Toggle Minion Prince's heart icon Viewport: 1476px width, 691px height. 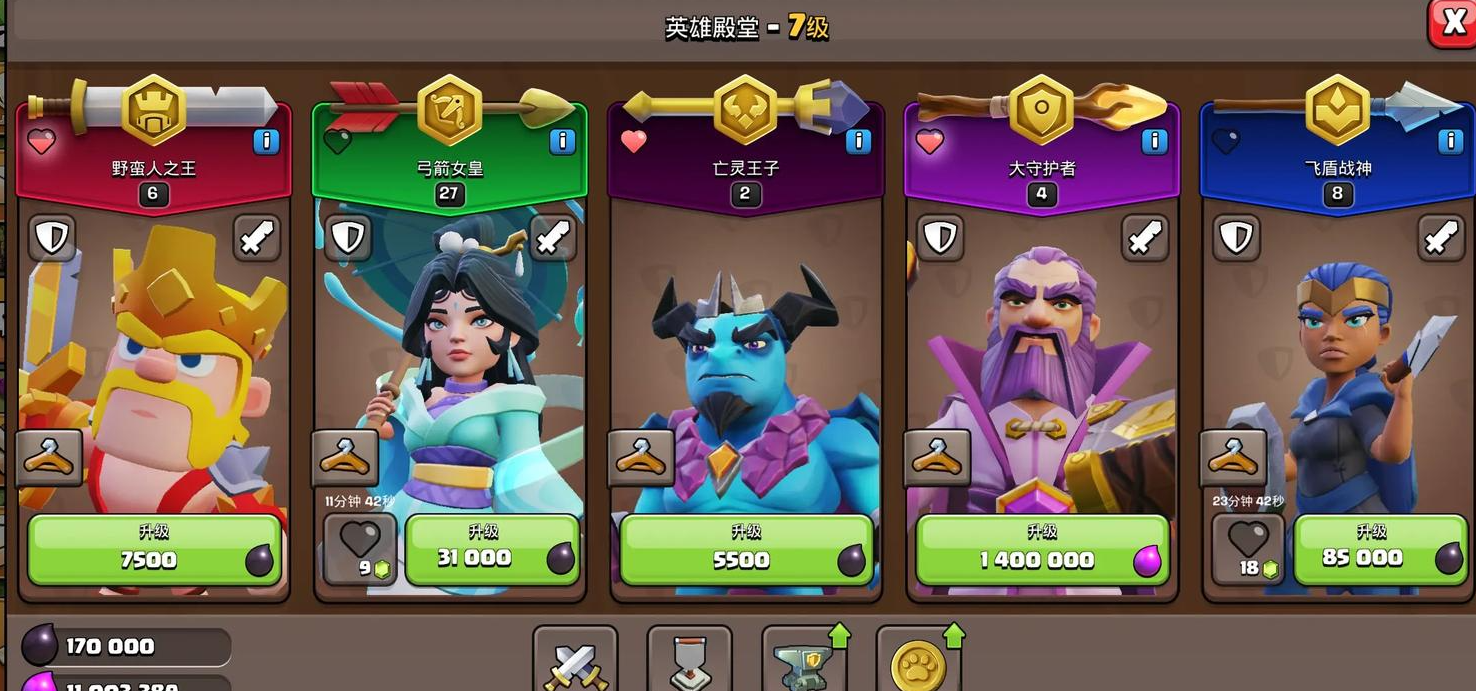[634, 141]
